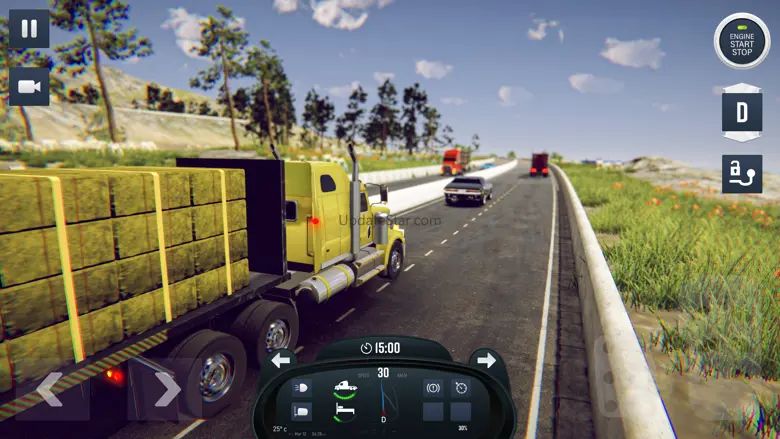Change the D gear selector
780x439 pixels.
tap(741, 112)
